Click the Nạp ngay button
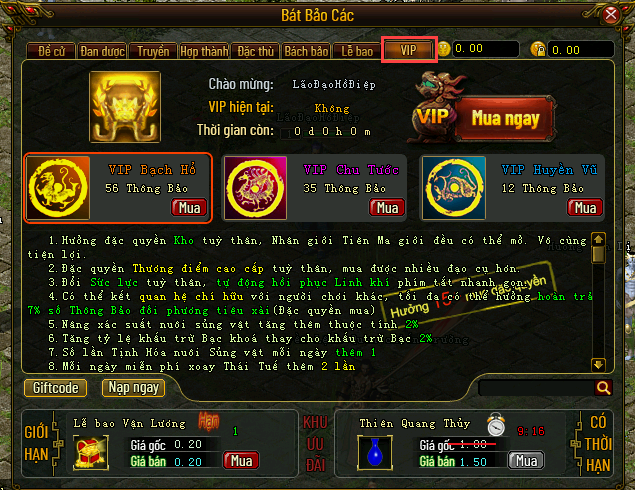The width and height of the screenshot is (635, 490). [133, 387]
